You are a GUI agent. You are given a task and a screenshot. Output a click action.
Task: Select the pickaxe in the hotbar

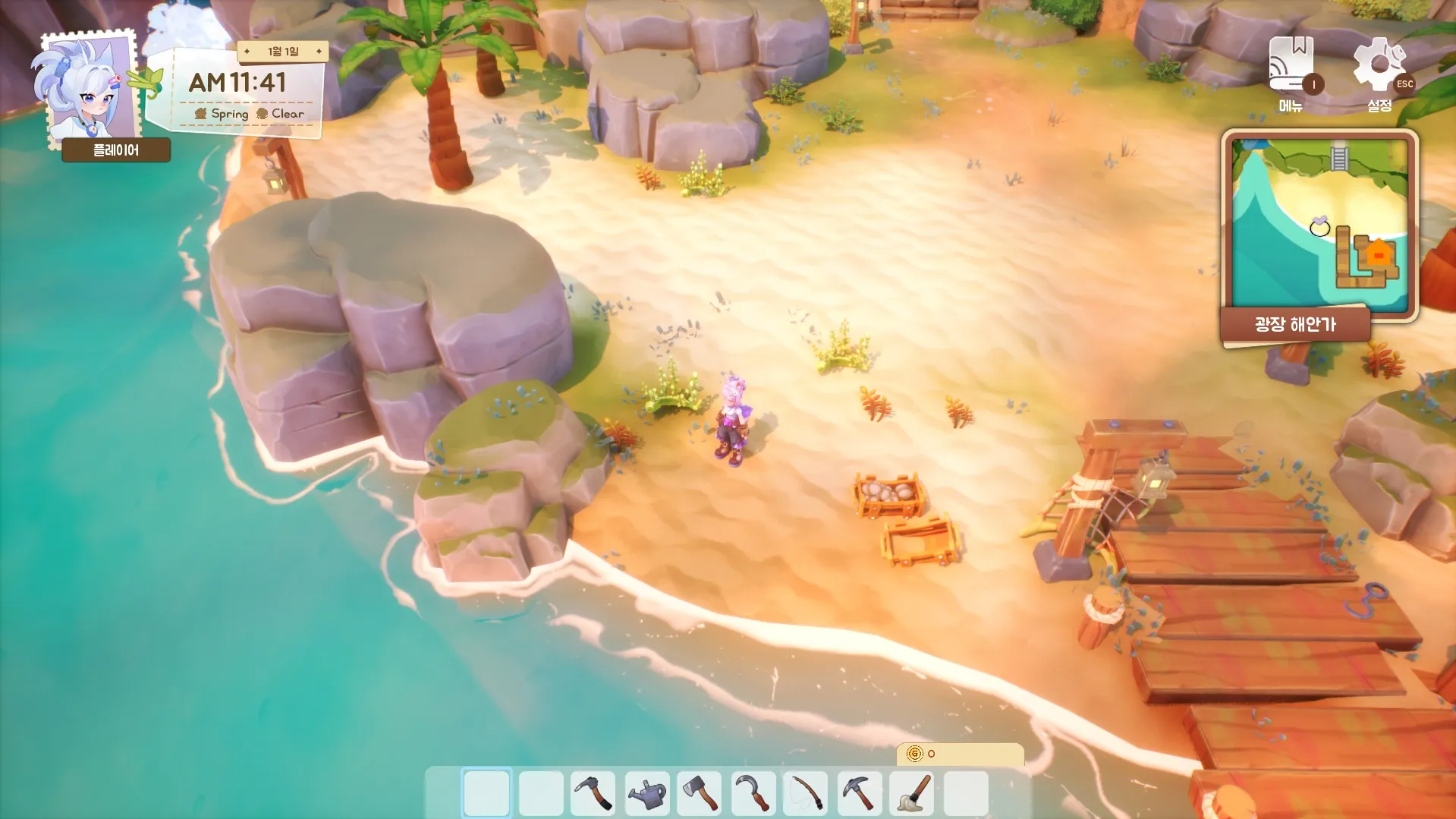pyautogui.click(x=859, y=793)
